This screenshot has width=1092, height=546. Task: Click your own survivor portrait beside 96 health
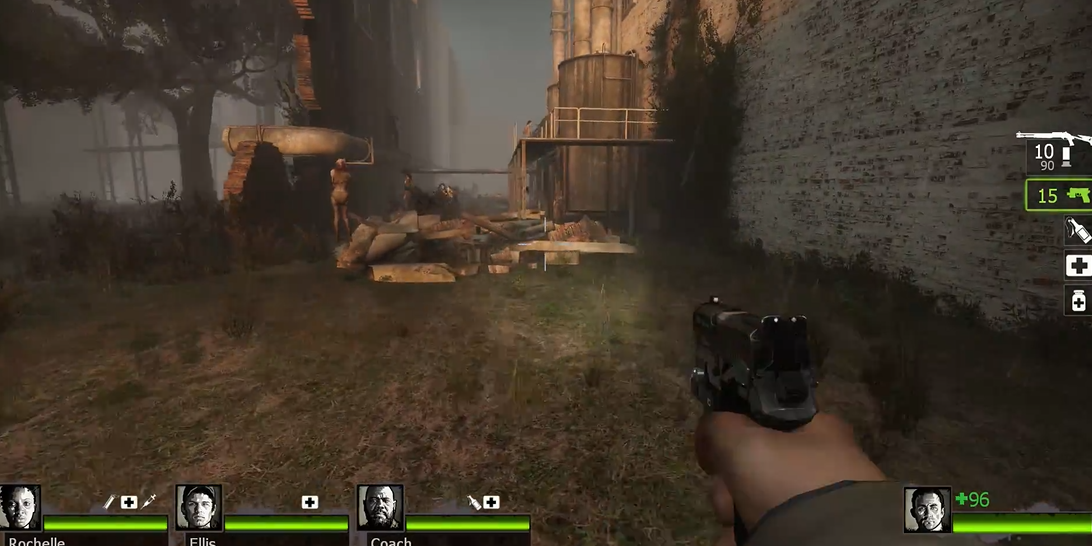(927, 510)
